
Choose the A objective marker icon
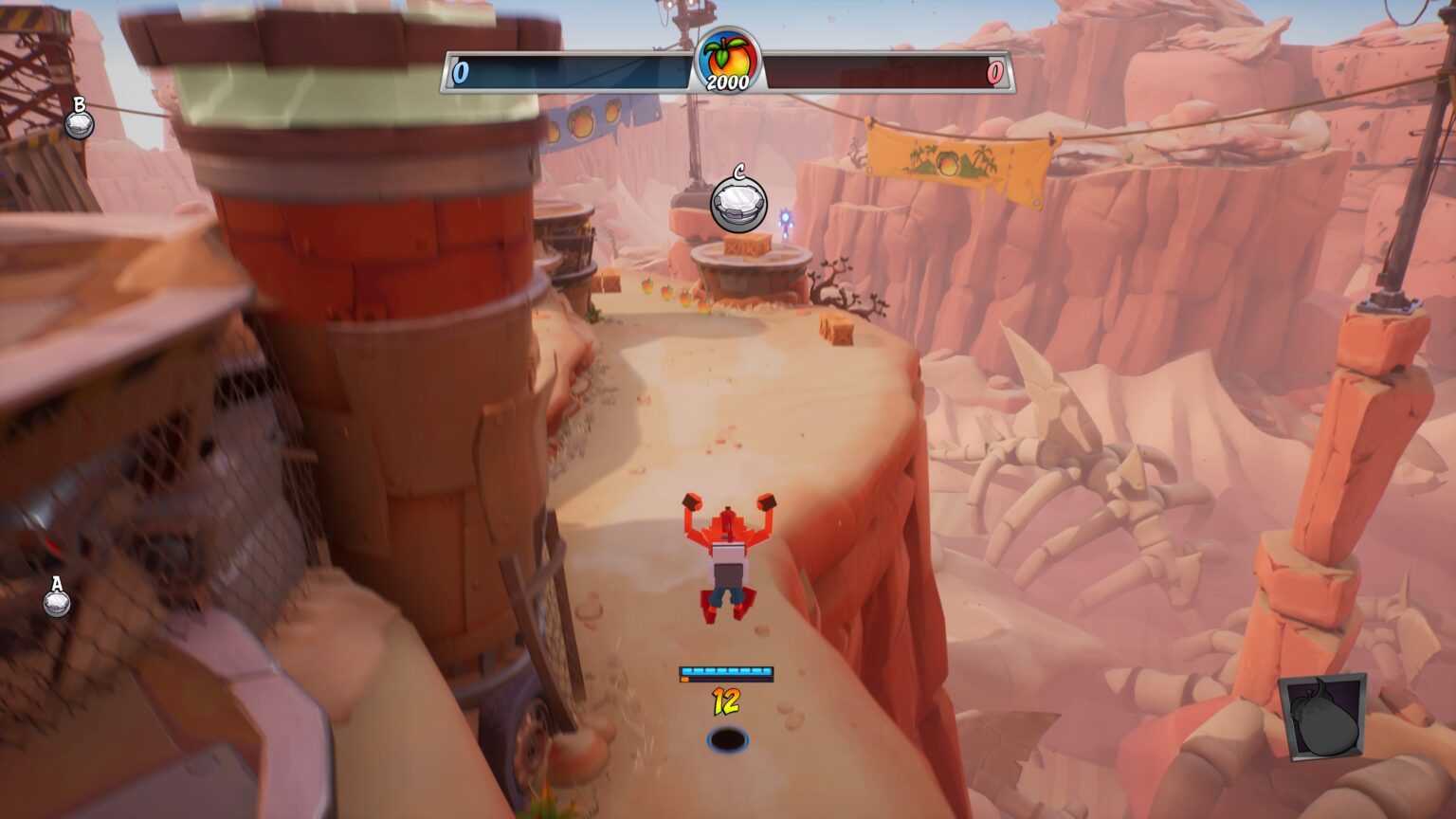pos(56,602)
